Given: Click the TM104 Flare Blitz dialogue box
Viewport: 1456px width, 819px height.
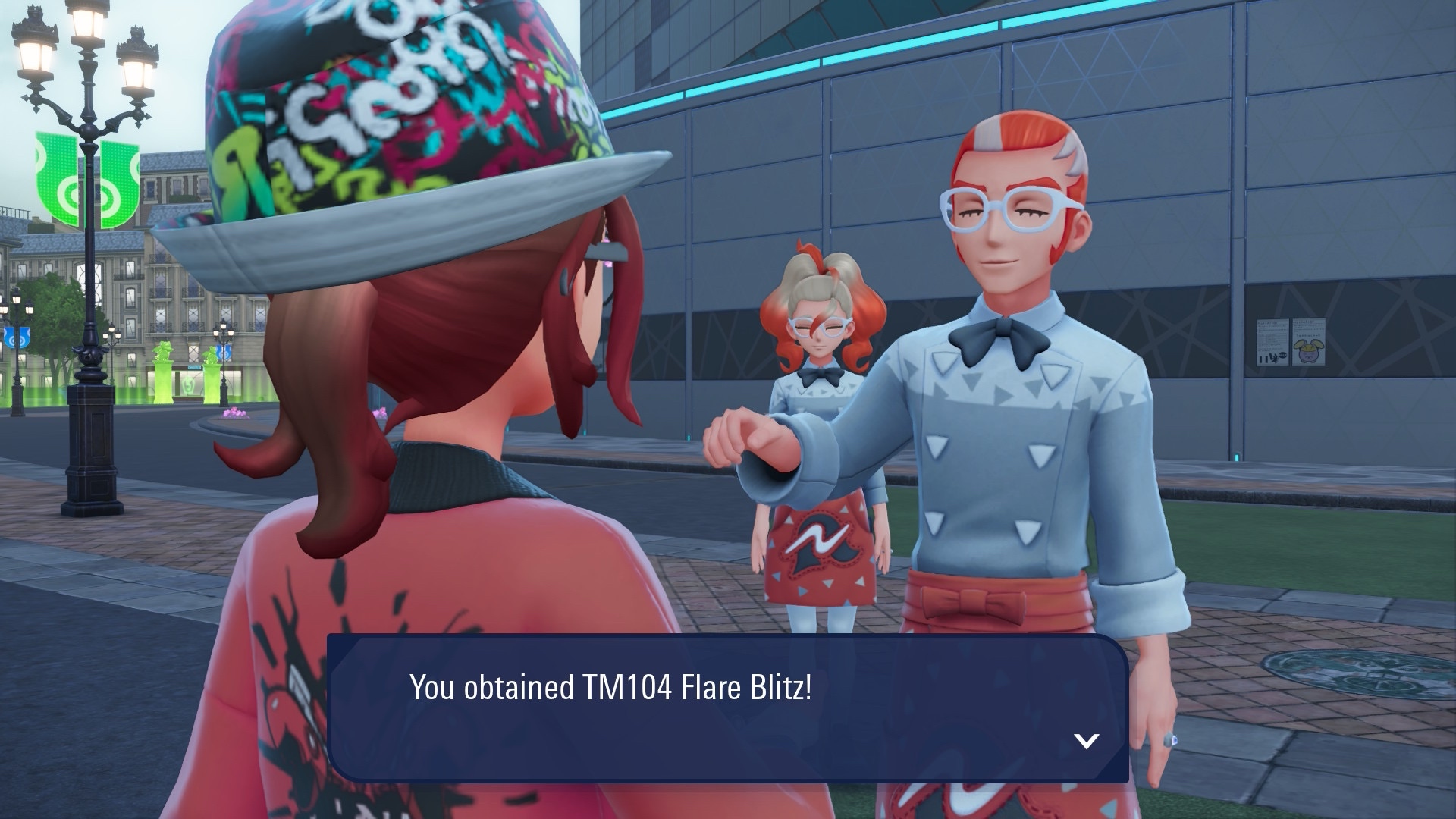Looking at the screenshot, I should [x=726, y=707].
